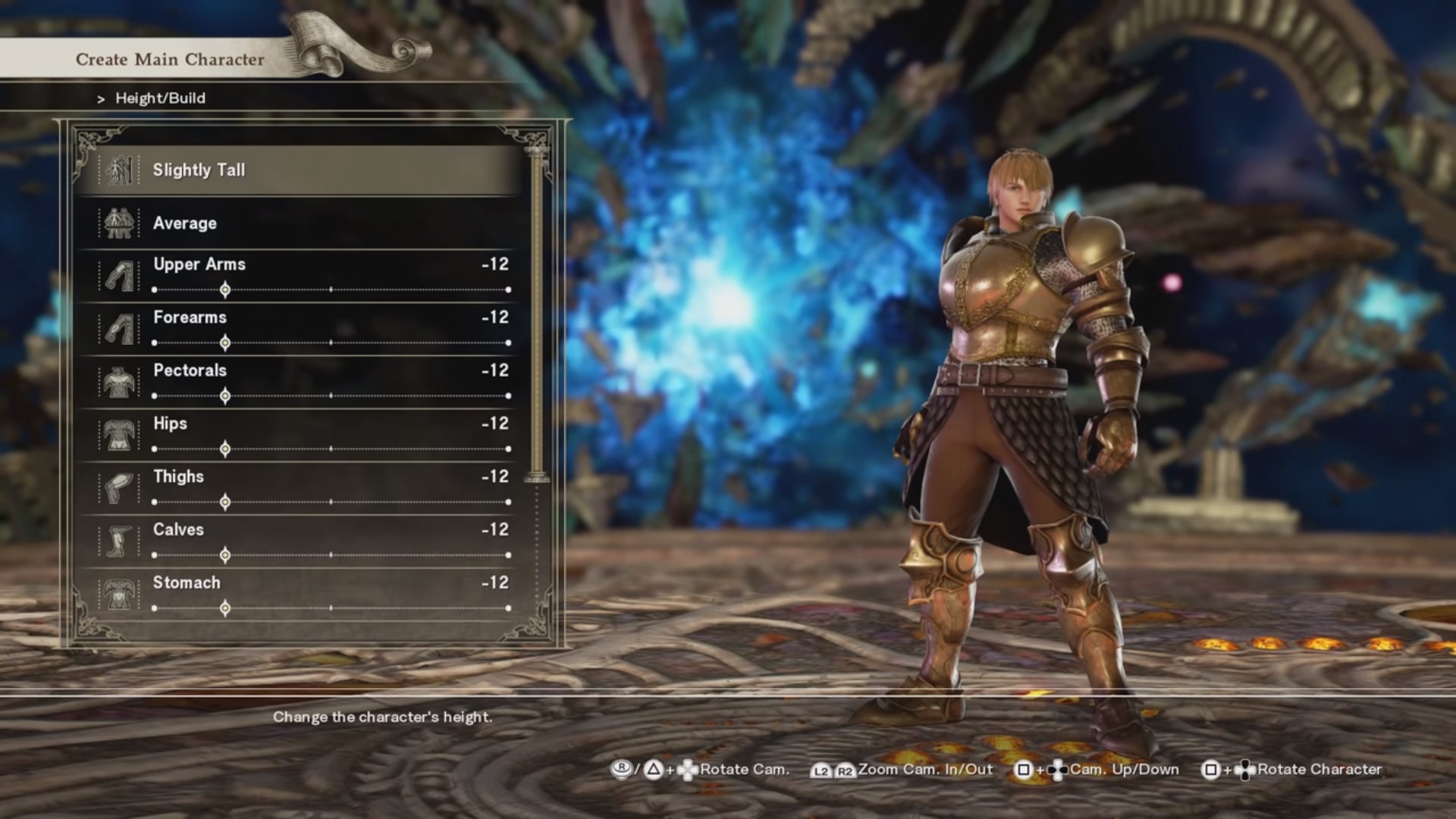Modify the Thighs slider
The height and width of the screenshot is (819, 1456).
pos(225,502)
